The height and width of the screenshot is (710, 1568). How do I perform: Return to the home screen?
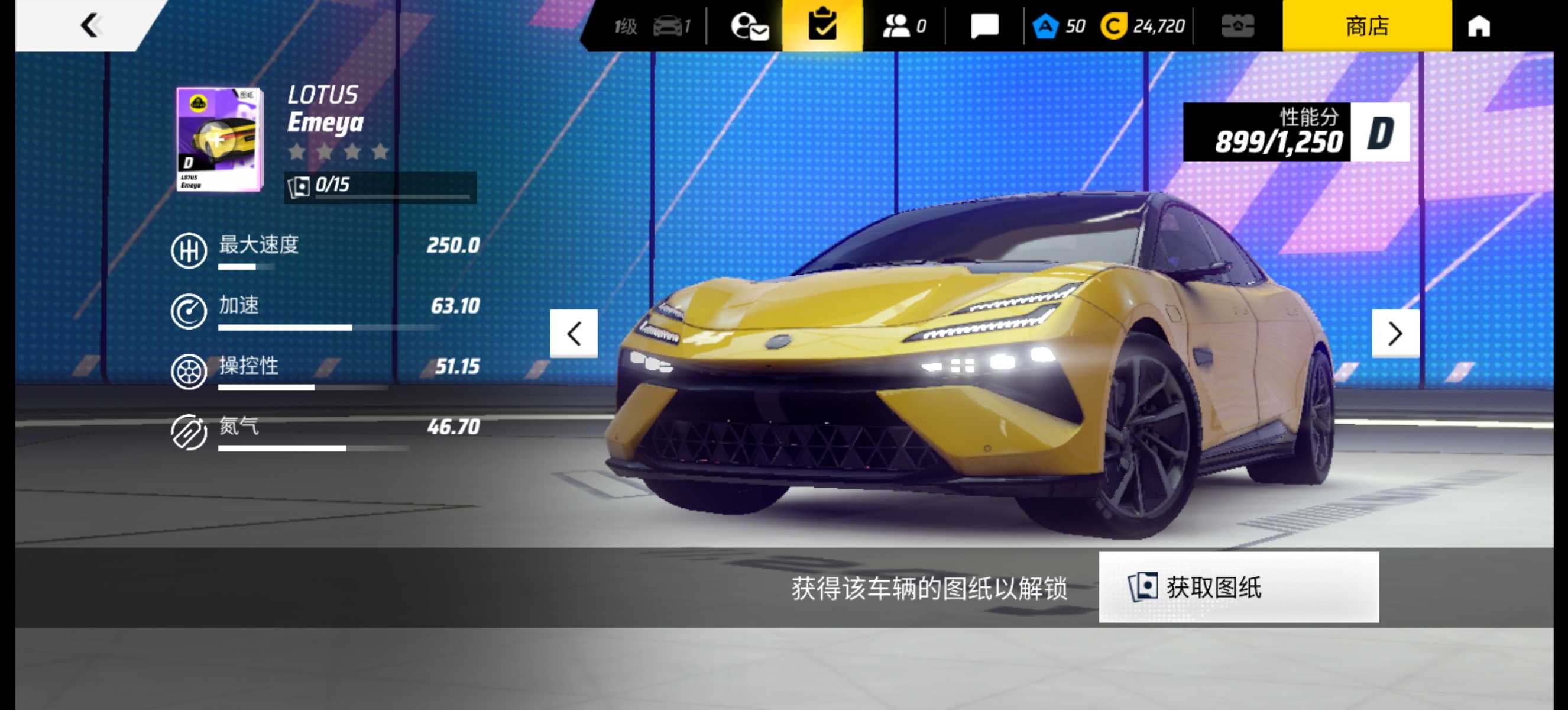pos(1479,25)
